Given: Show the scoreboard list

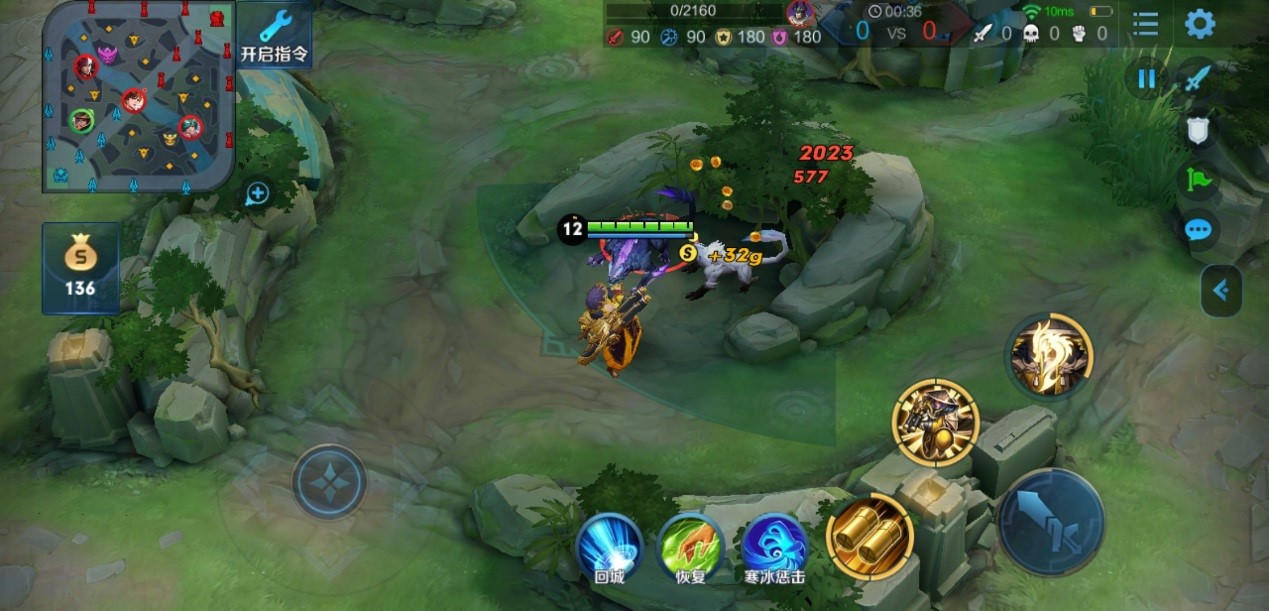Looking at the screenshot, I should 1146,24.
